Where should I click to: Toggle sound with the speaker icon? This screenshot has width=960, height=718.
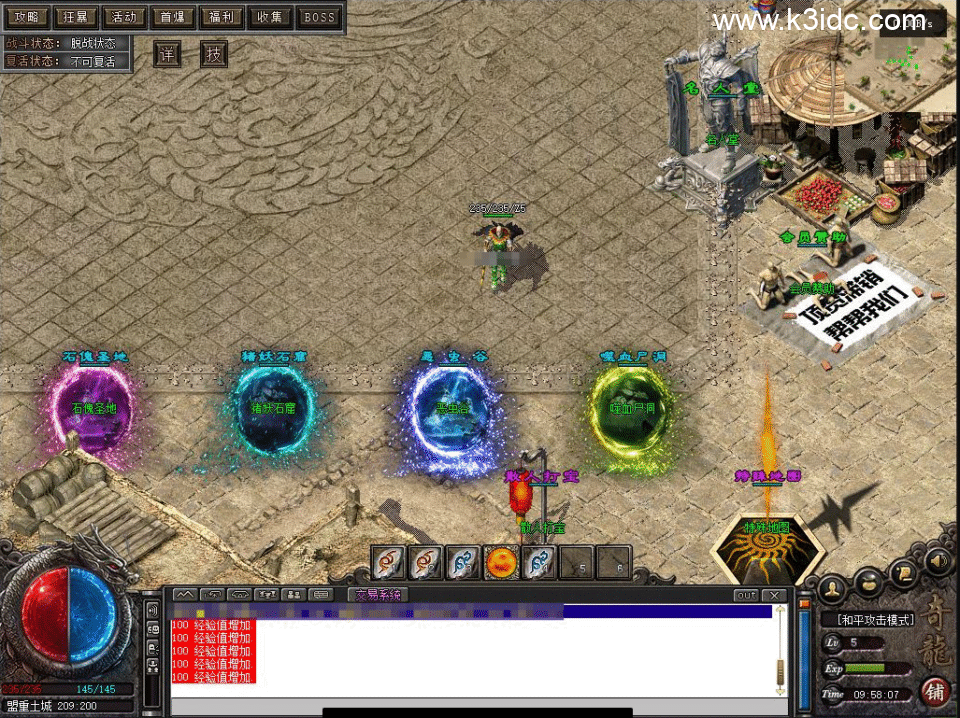point(936,561)
